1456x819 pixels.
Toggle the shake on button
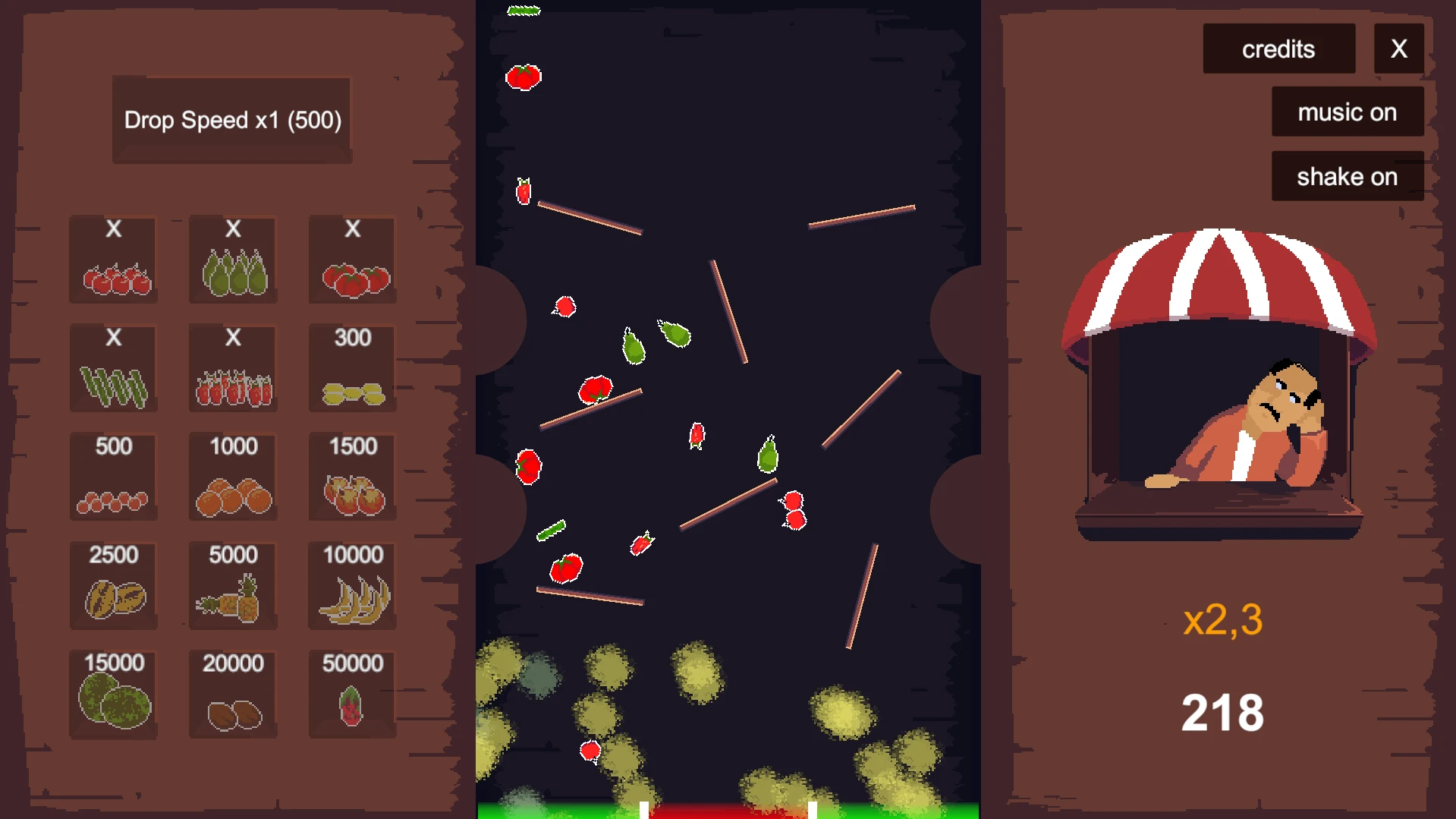(1347, 177)
